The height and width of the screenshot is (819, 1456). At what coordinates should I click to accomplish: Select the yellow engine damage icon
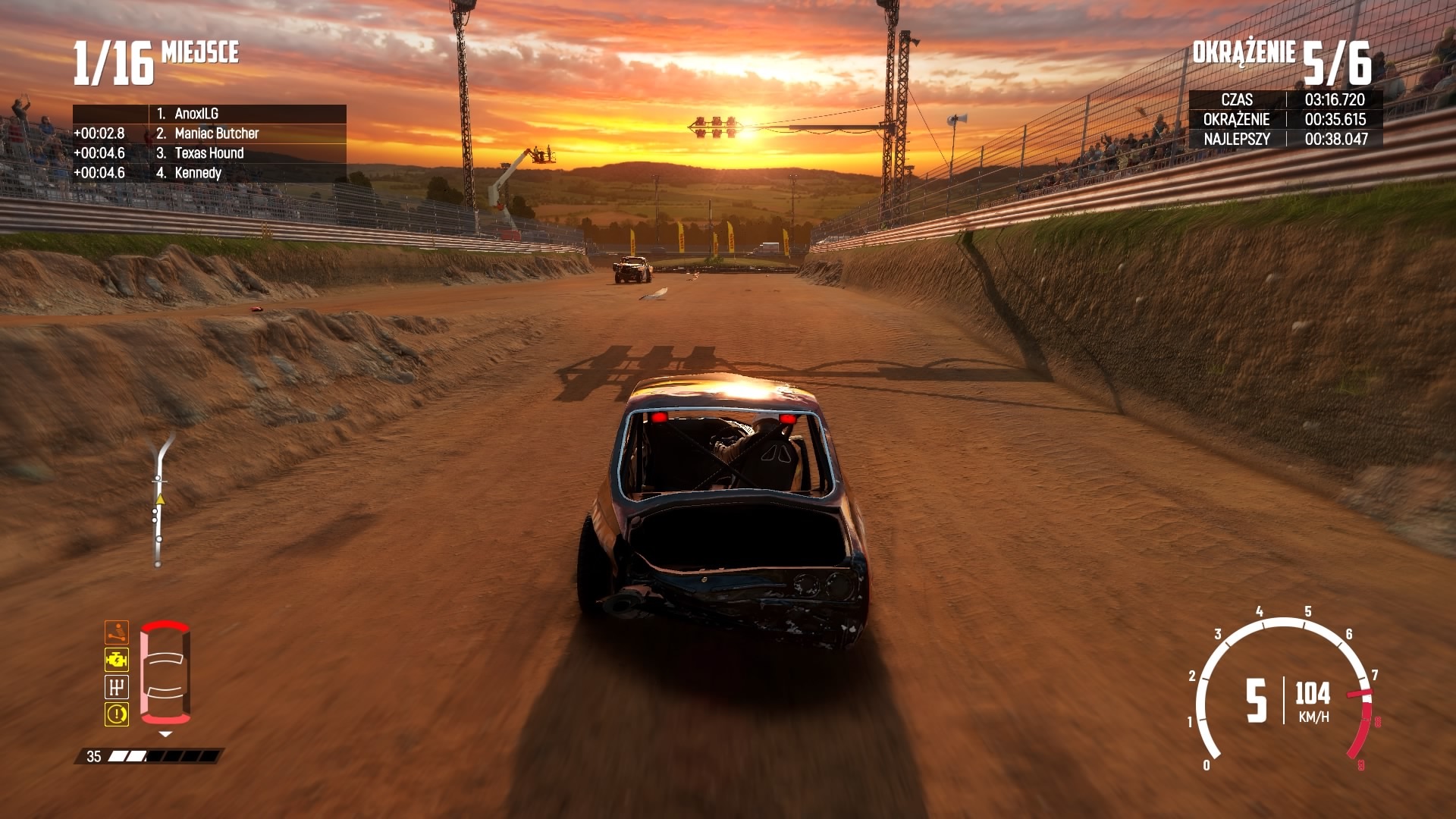(x=117, y=660)
